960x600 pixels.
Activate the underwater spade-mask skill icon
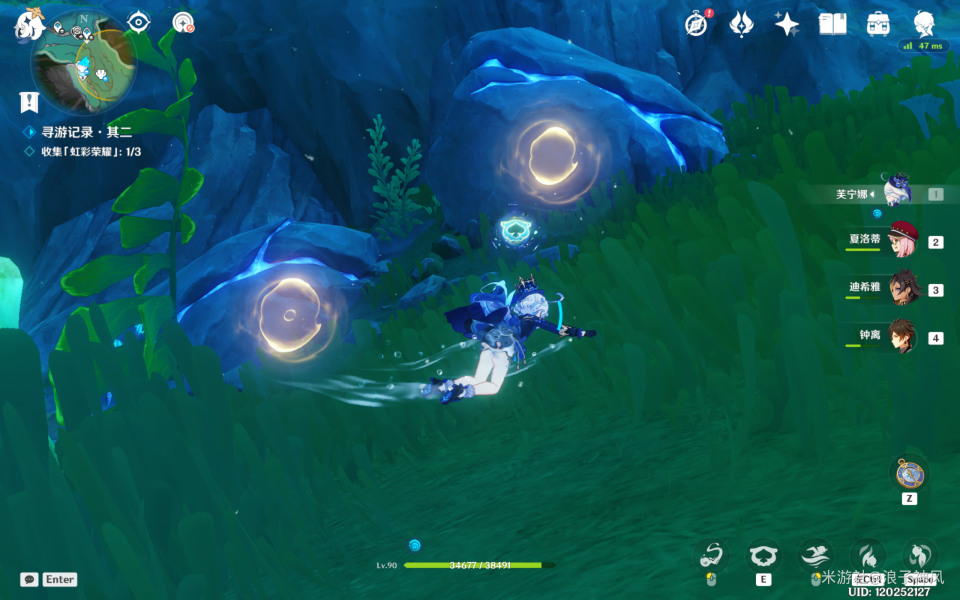point(764,556)
